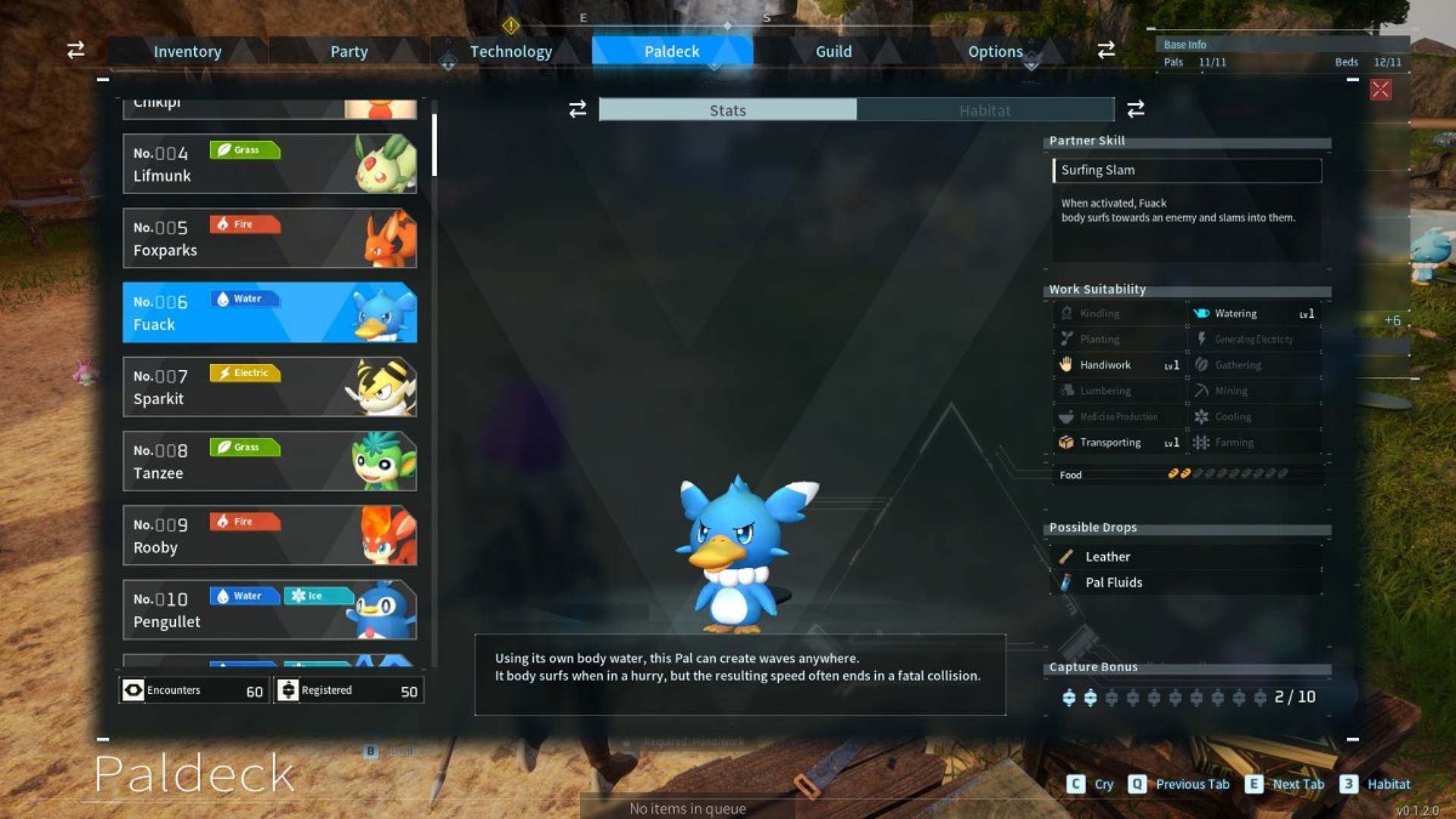
Task: Click the Next Tab button
Action: click(1298, 784)
